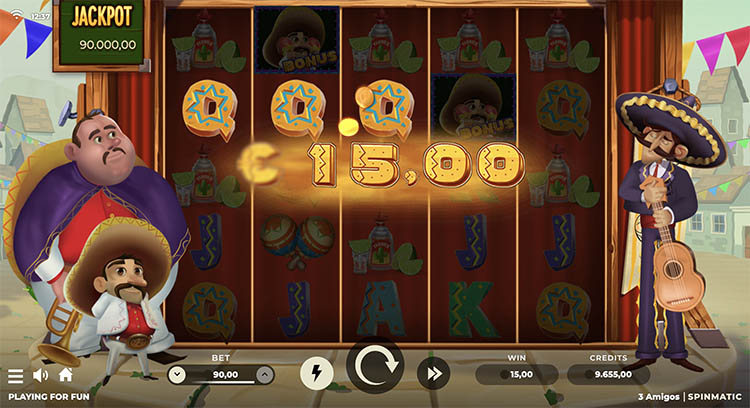Open the hamburger menu

(x=15, y=376)
